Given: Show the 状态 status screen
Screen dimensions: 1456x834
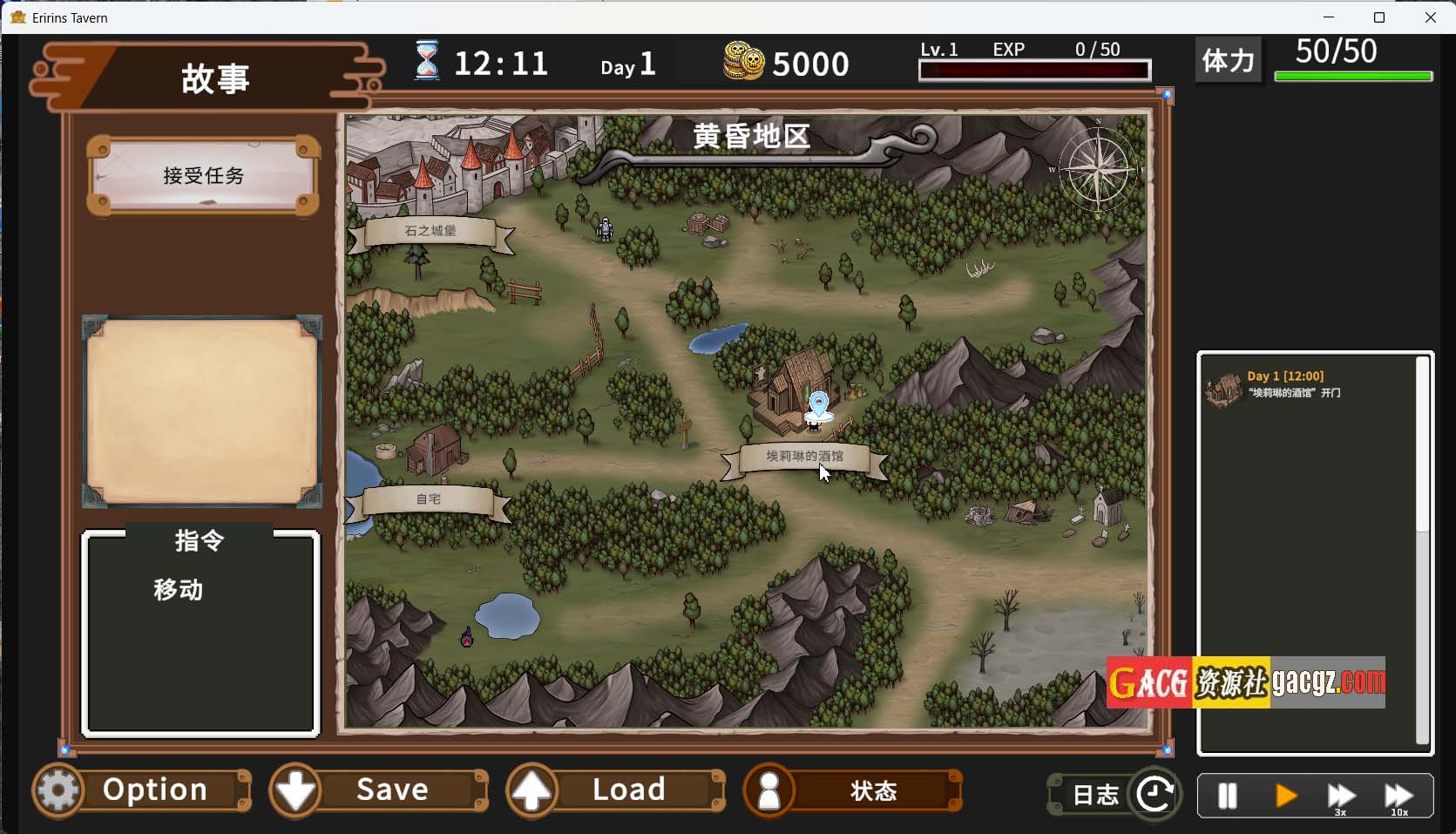Looking at the screenshot, I should tap(853, 791).
